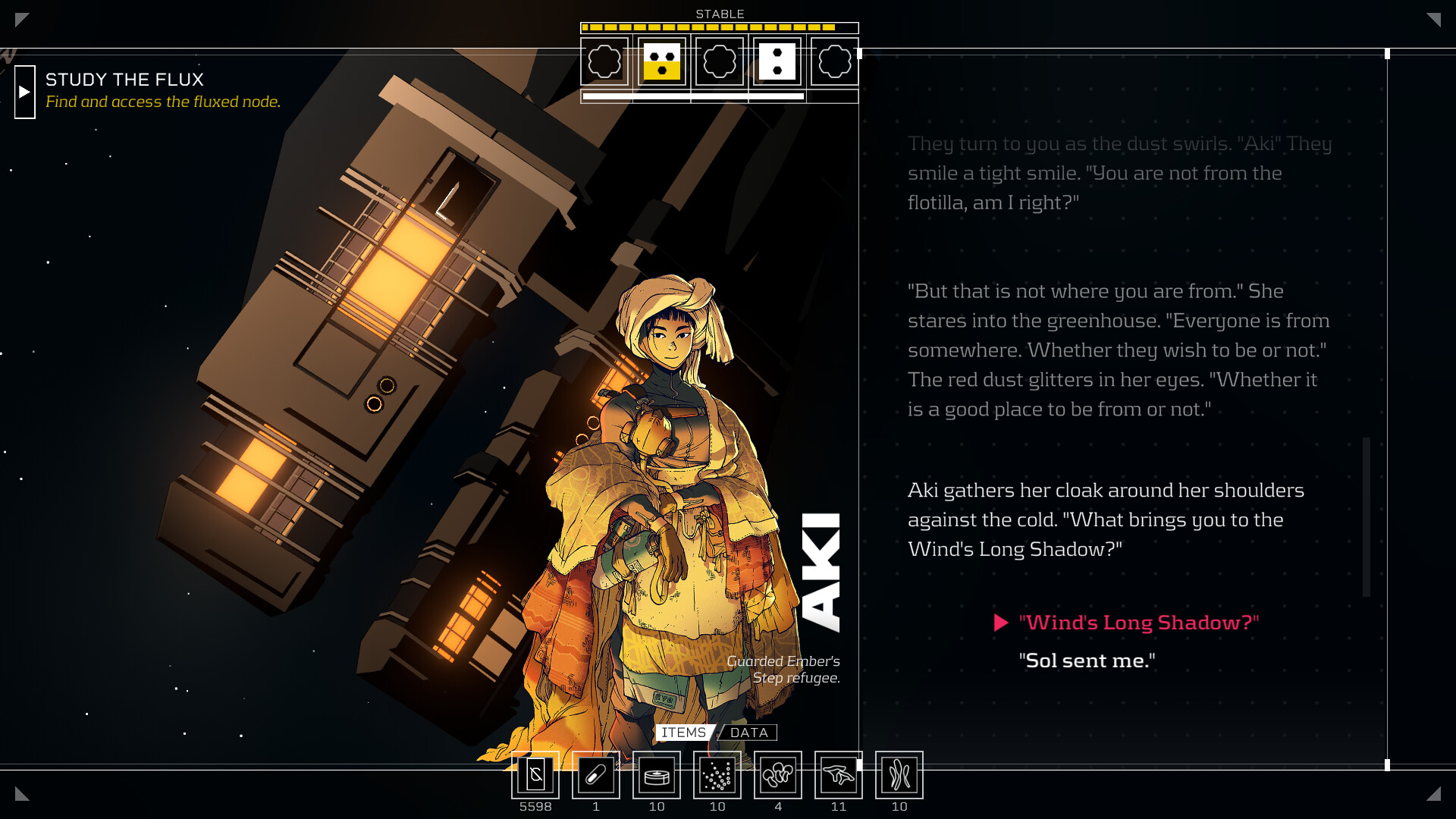Click the play arrow beside STUDY THE FLUX
This screenshot has width=1456, height=819.
(25, 92)
